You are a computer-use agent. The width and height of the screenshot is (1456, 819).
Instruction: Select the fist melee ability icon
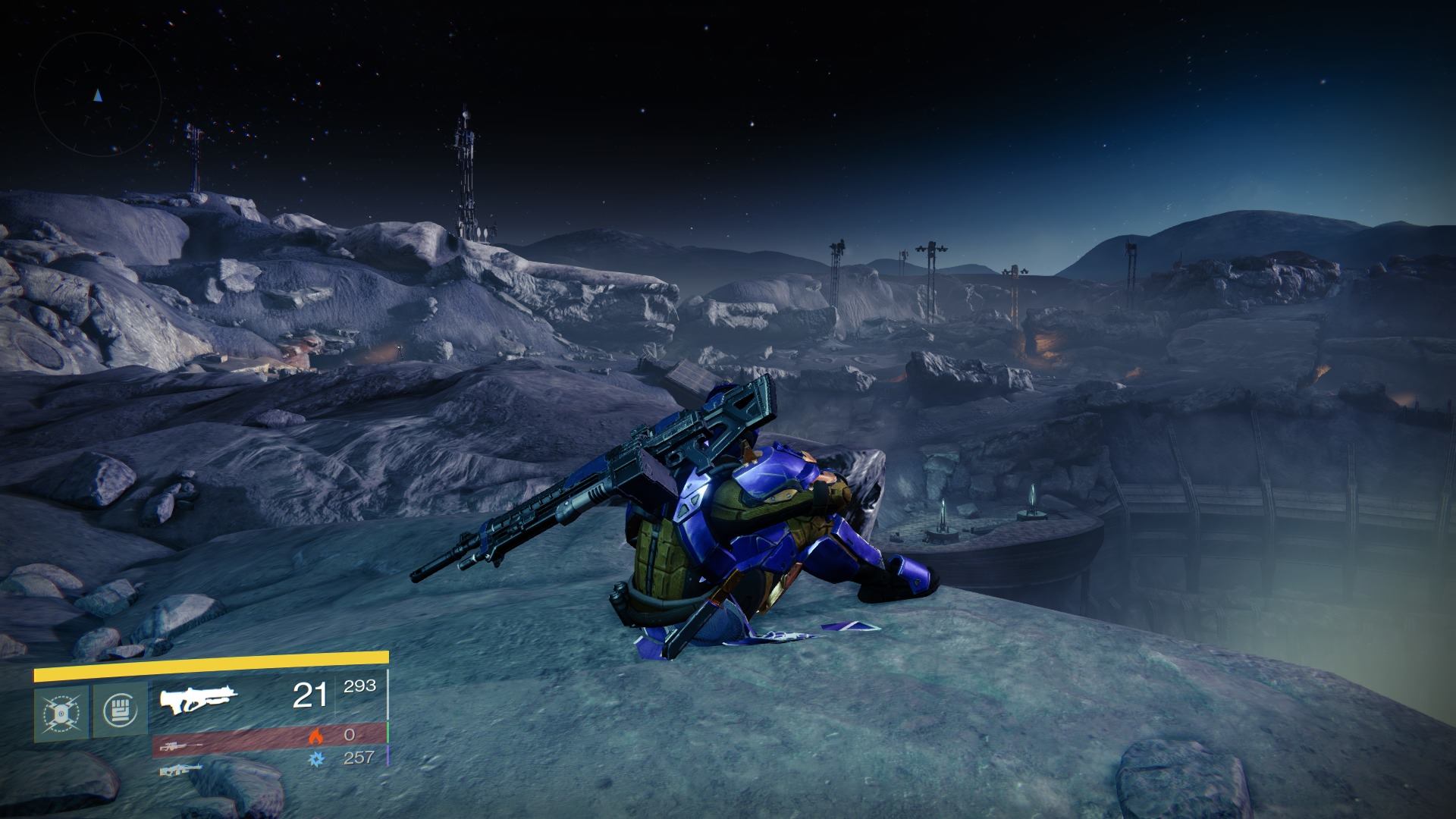pos(120,713)
